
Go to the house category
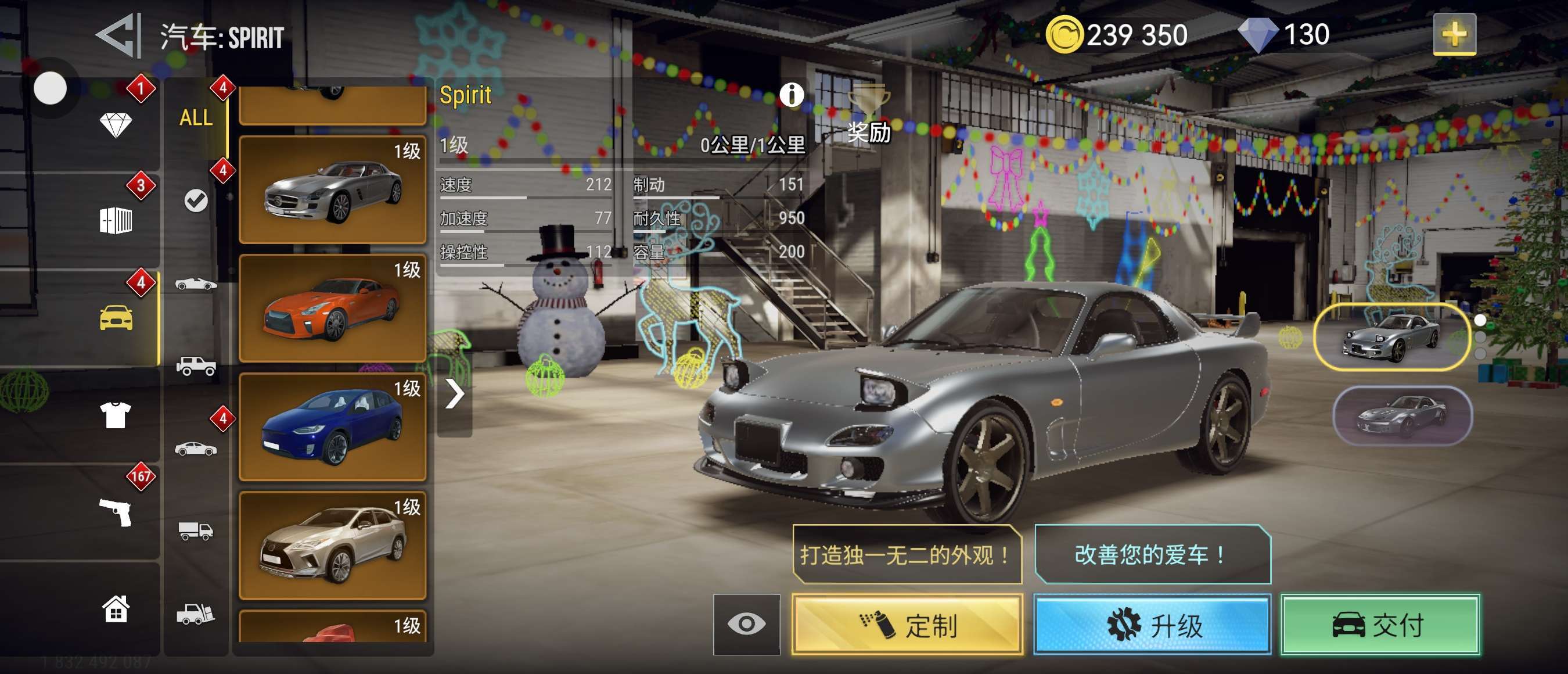pyautogui.click(x=115, y=608)
